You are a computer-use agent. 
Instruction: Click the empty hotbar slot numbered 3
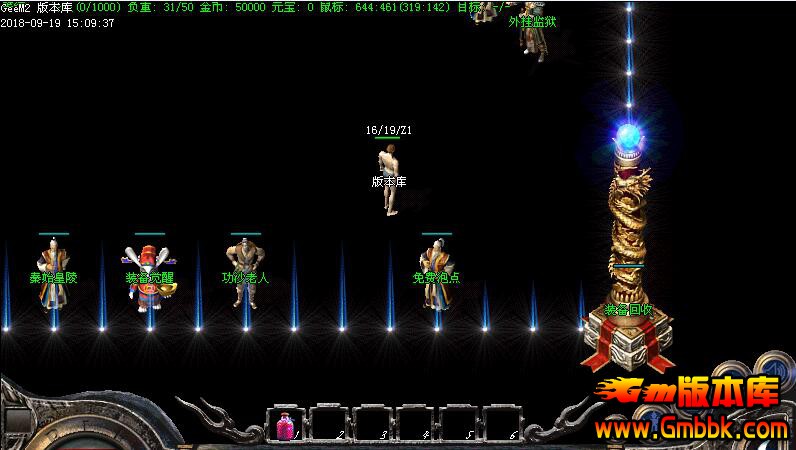tap(372, 424)
